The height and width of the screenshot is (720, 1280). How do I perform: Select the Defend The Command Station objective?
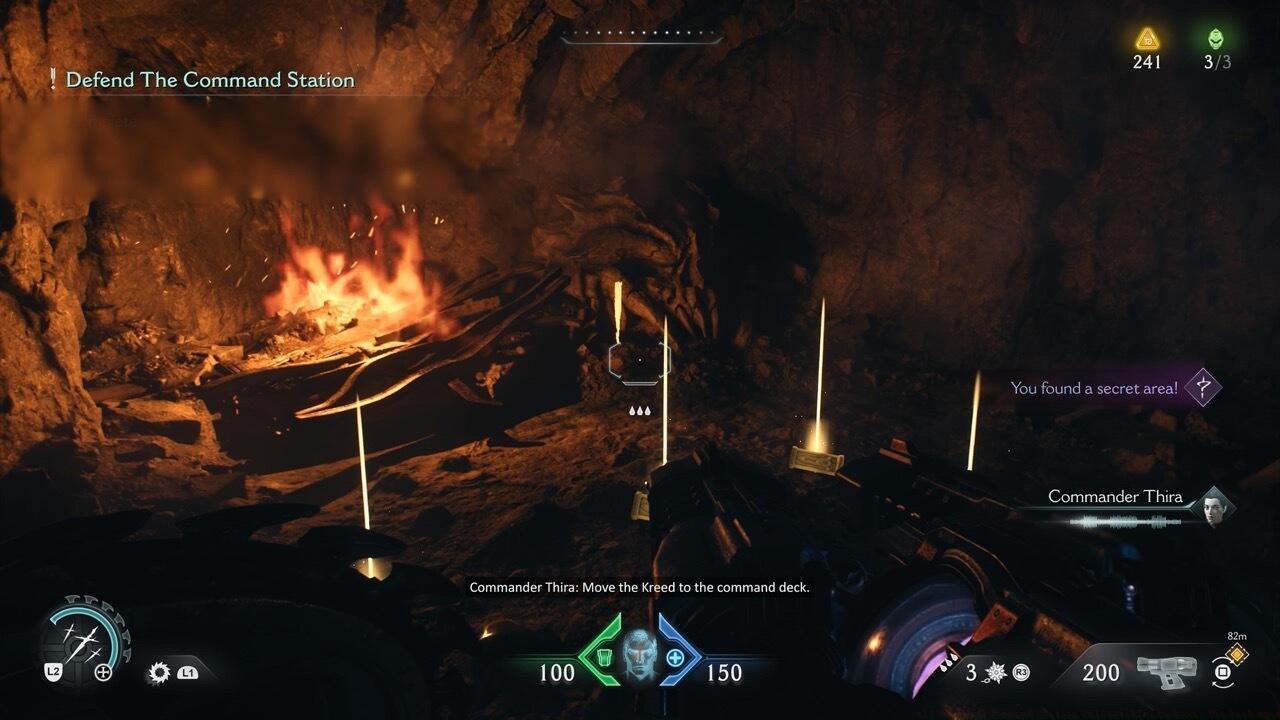click(210, 80)
